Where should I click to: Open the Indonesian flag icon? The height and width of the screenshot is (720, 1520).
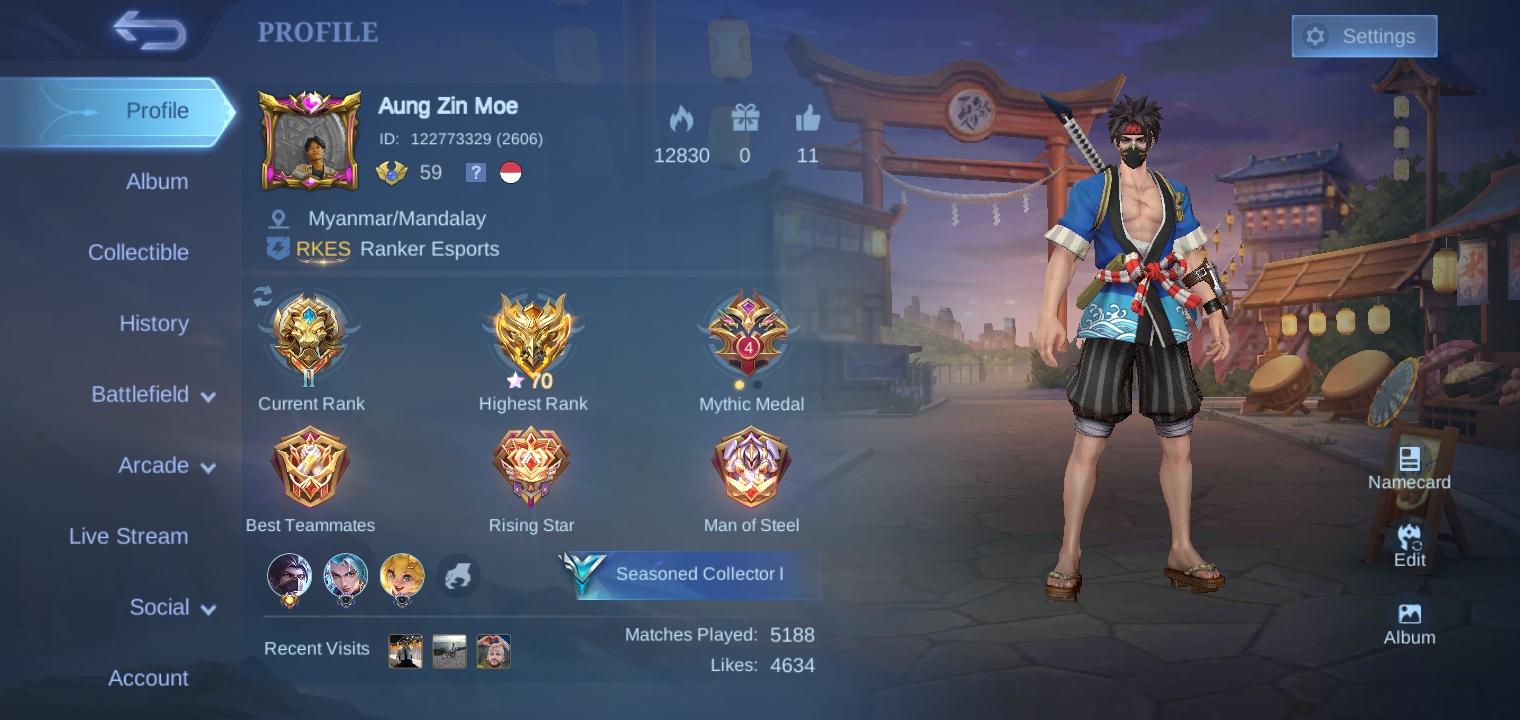click(x=512, y=172)
